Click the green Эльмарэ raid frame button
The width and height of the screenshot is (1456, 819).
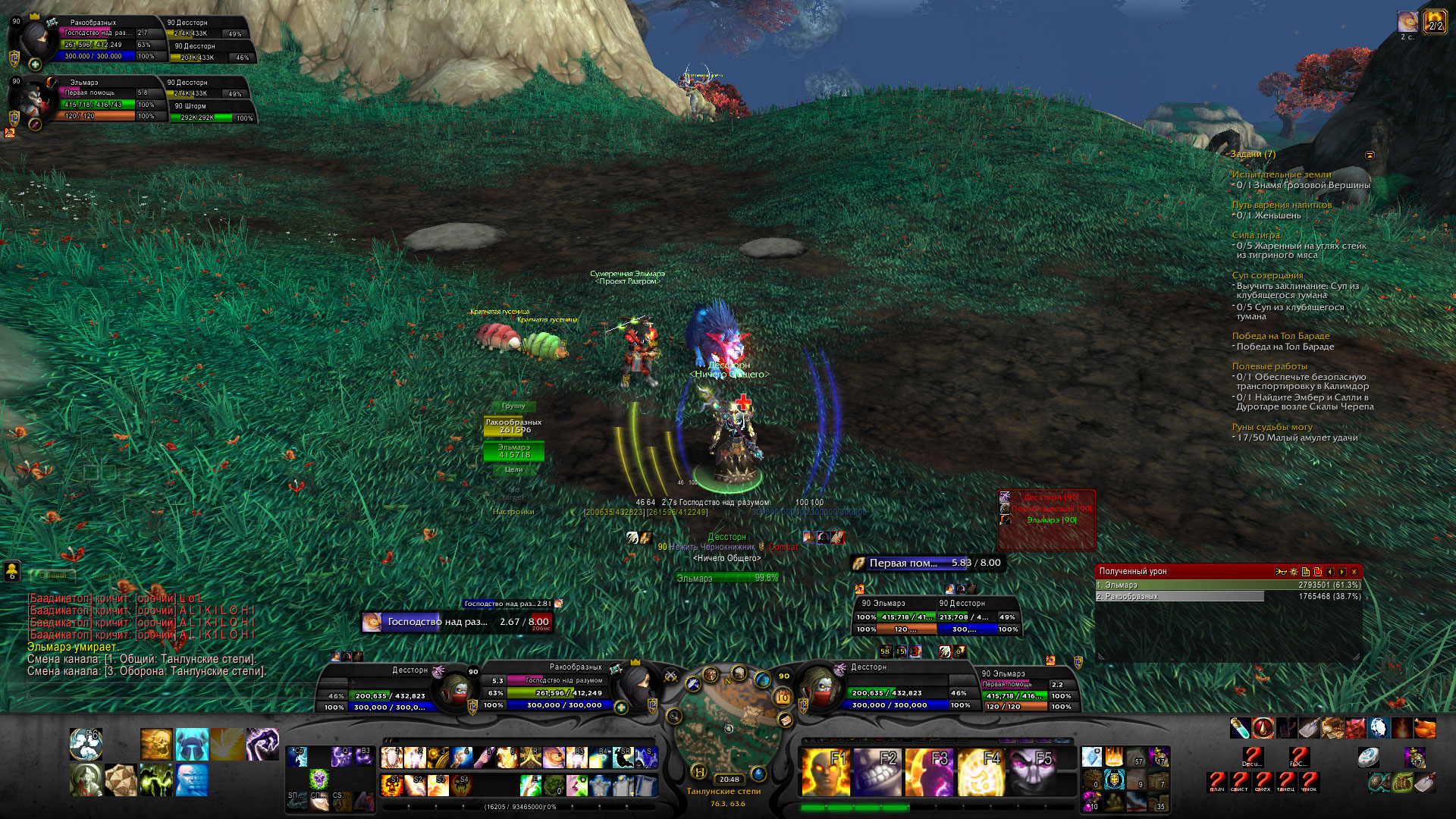click(513, 451)
